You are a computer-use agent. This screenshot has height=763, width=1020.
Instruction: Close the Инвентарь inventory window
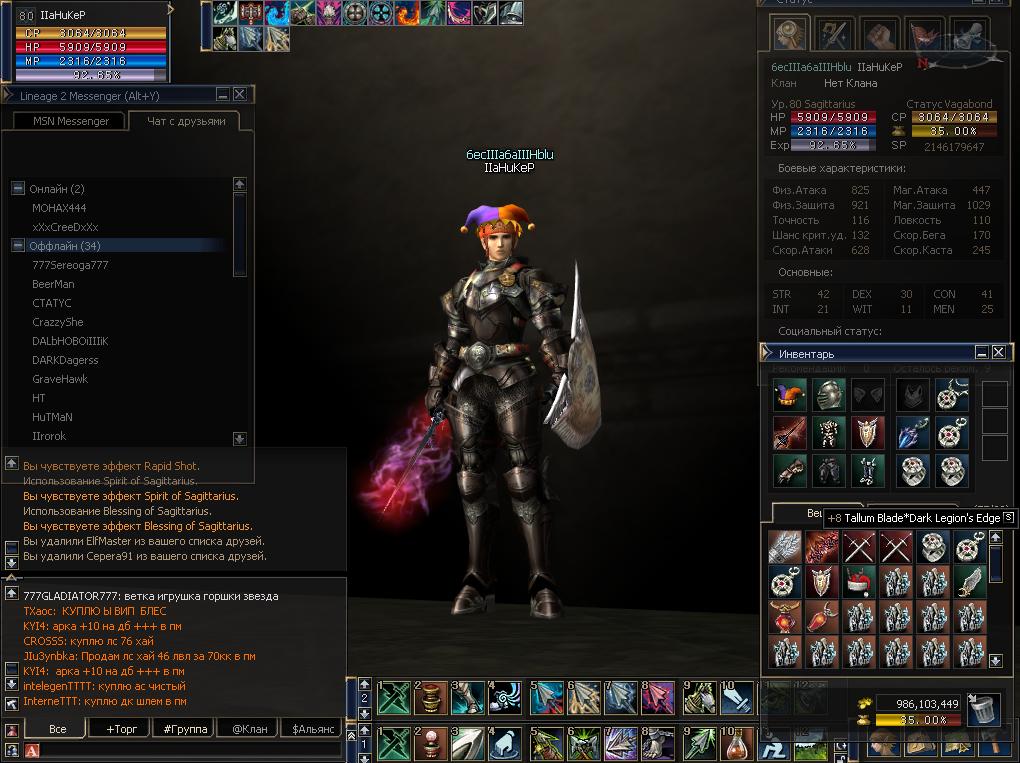(x=998, y=353)
